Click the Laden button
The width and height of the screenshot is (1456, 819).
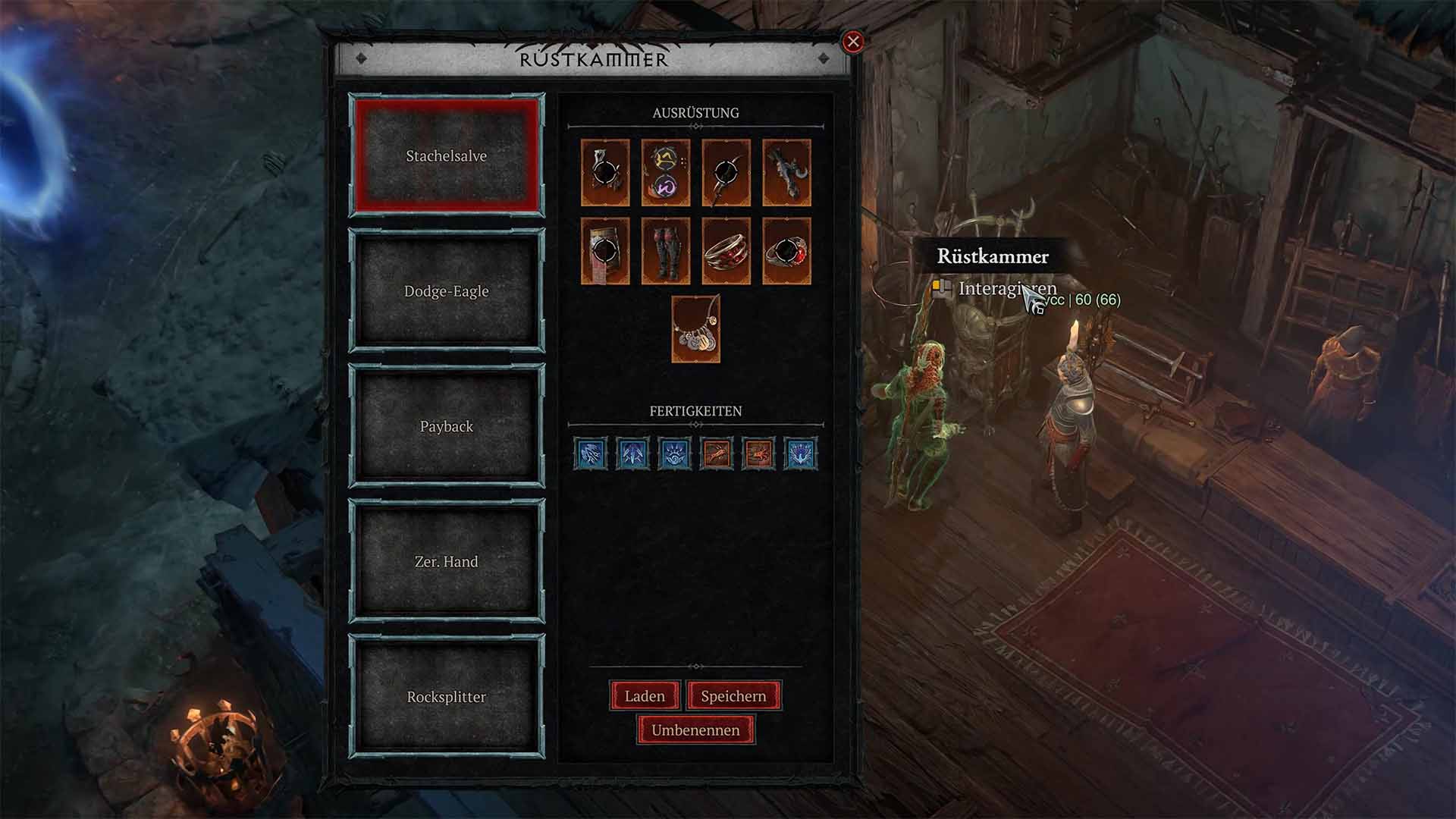pos(644,695)
